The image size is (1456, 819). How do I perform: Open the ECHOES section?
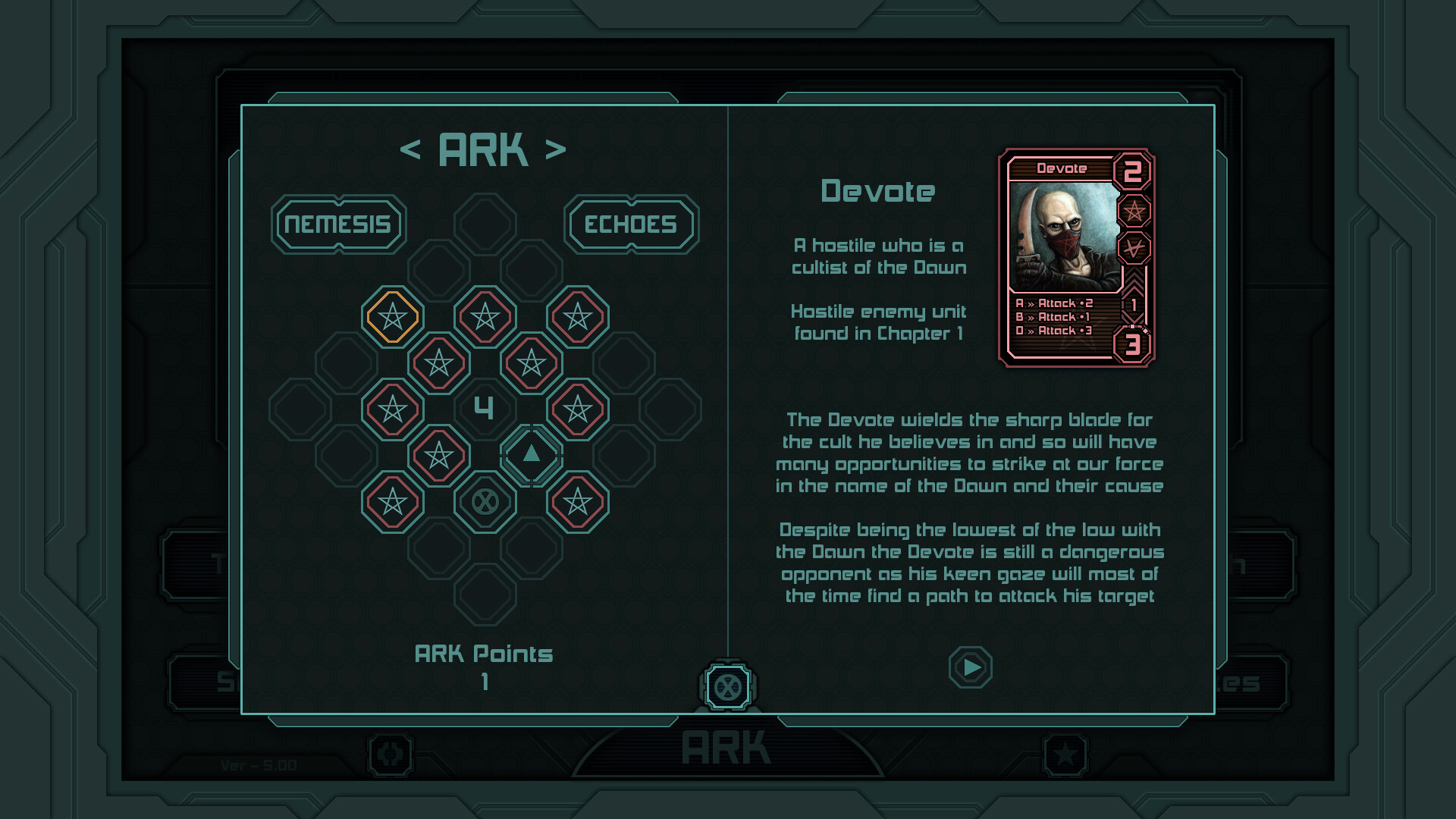coord(630,224)
